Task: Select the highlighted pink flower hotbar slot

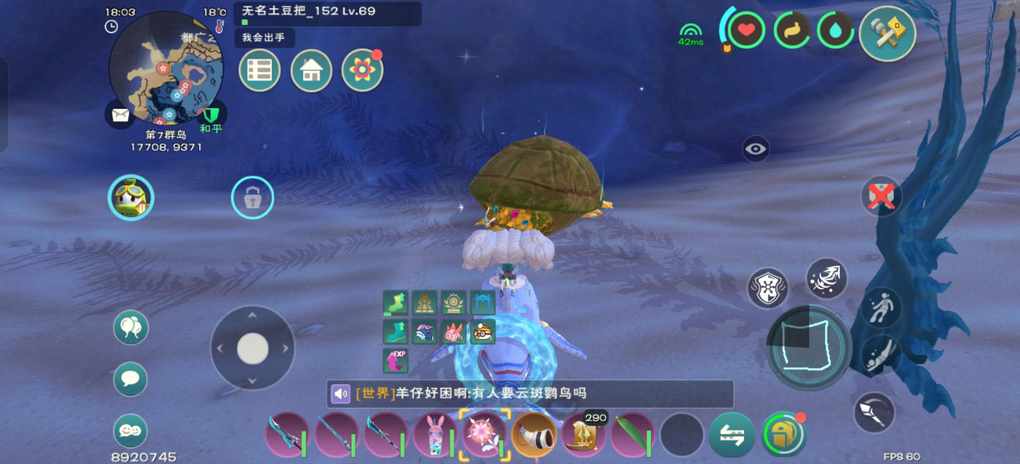Action: click(485, 435)
